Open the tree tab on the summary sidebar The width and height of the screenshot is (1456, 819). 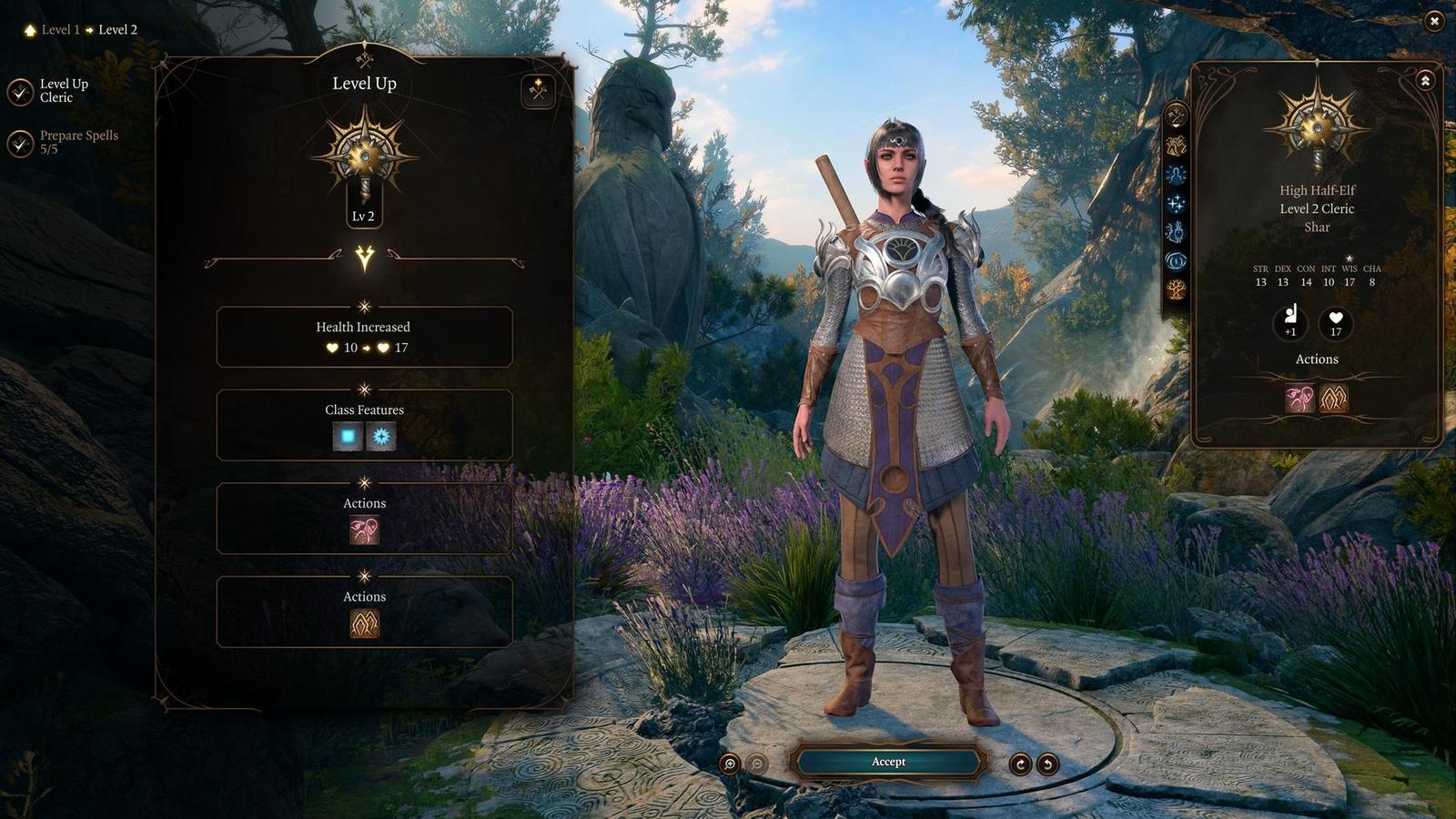pos(1176,290)
